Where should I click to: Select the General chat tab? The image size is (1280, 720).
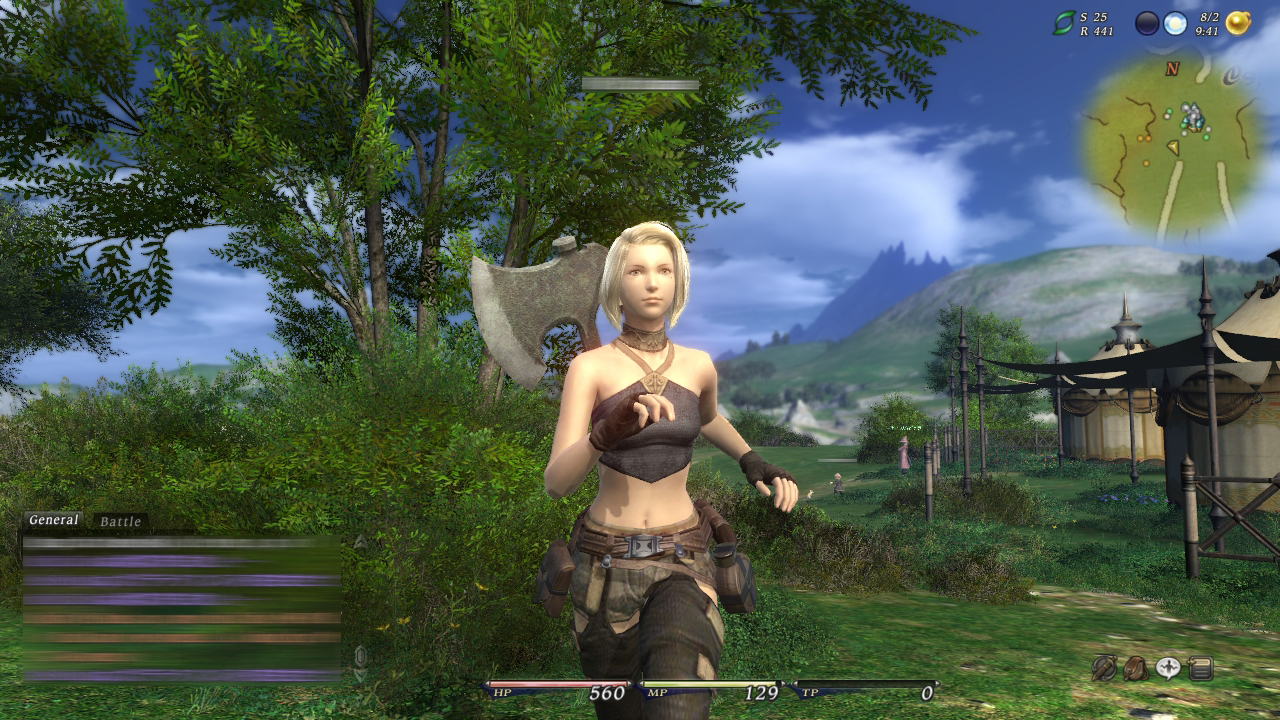click(x=53, y=520)
